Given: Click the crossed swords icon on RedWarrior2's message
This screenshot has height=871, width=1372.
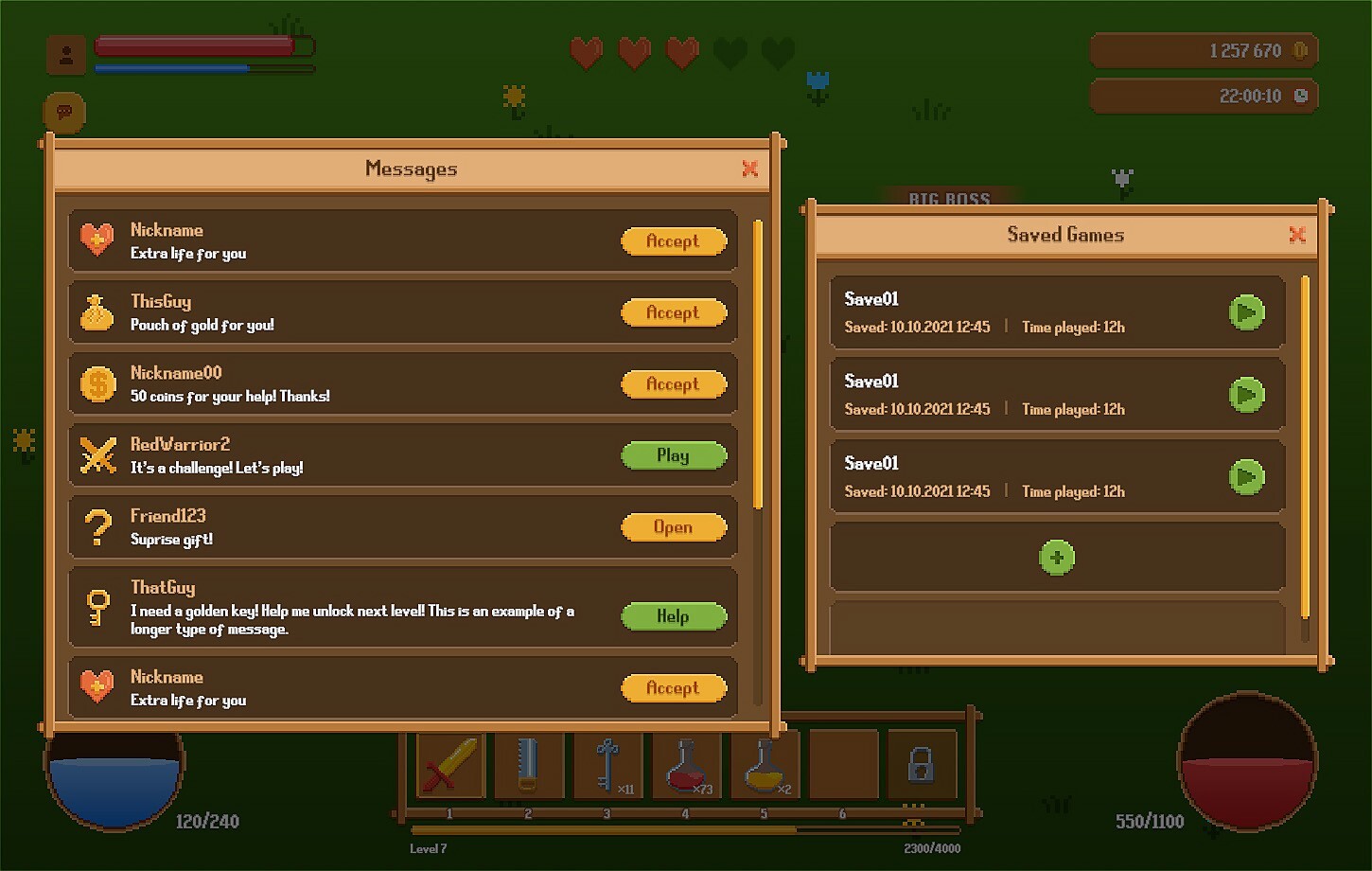Looking at the screenshot, I should point(97,454).
